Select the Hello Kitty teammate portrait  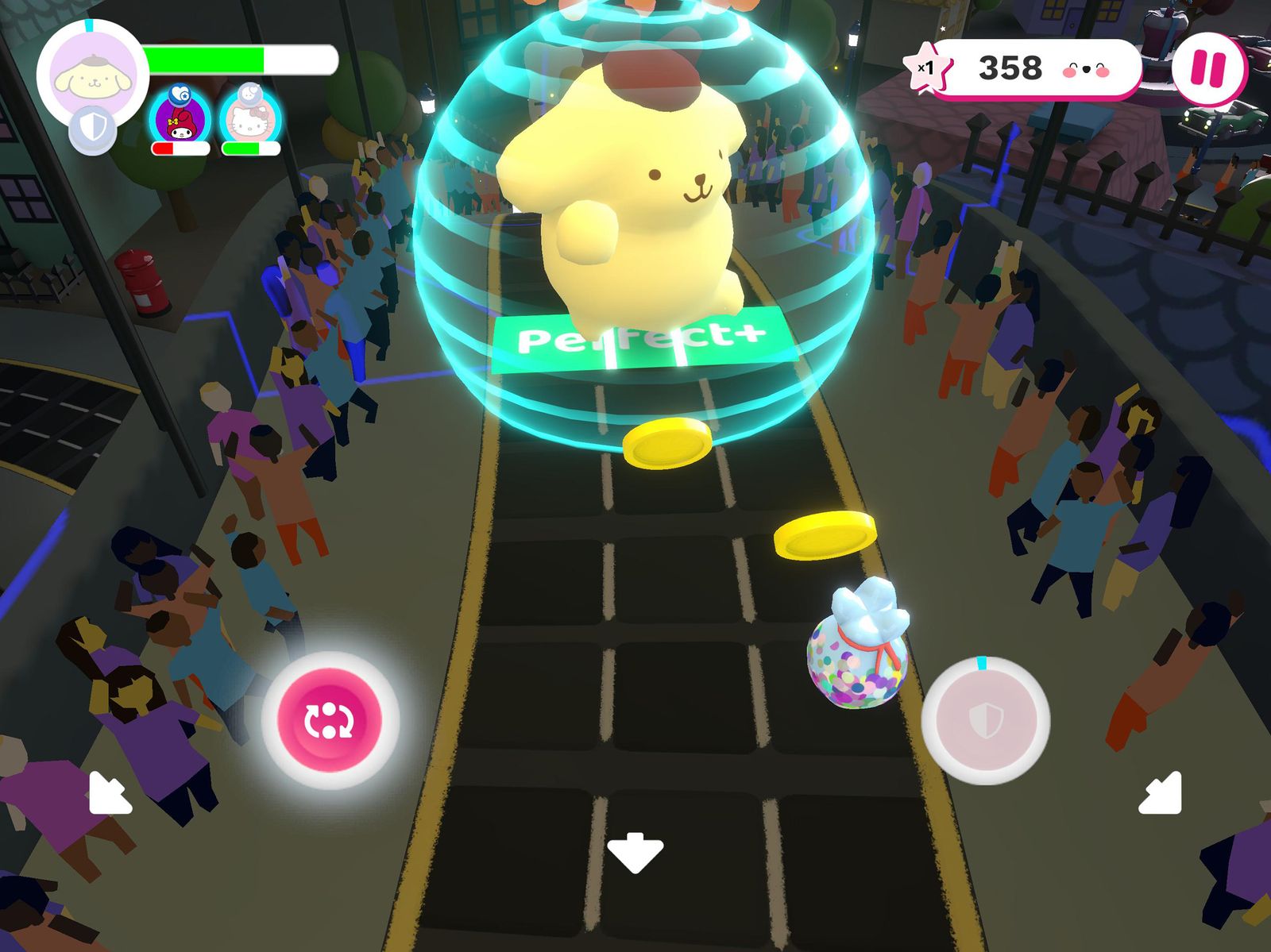tap(249, 120)
